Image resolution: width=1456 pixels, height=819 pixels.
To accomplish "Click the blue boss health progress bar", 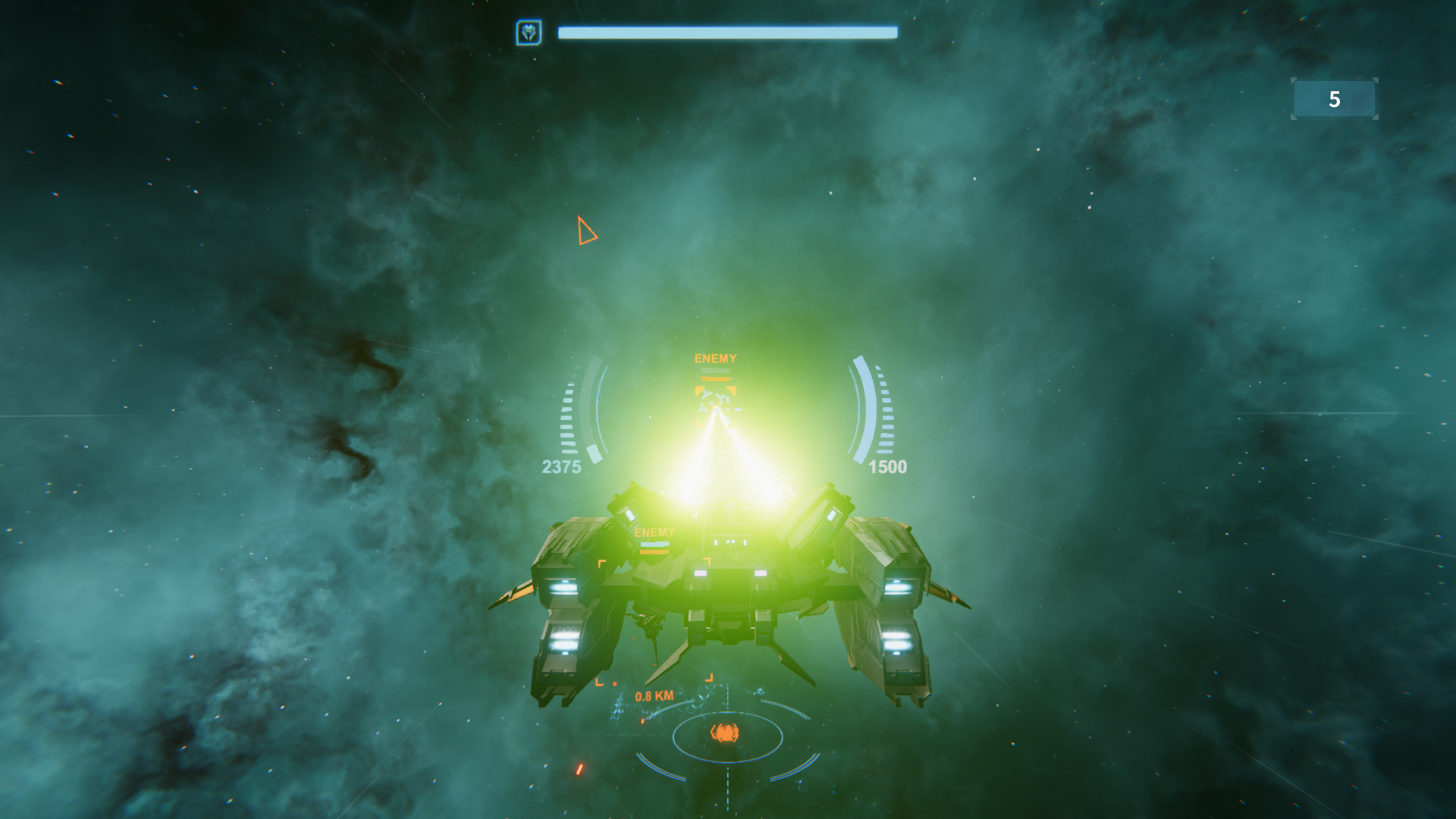I will tap(726, 32).
